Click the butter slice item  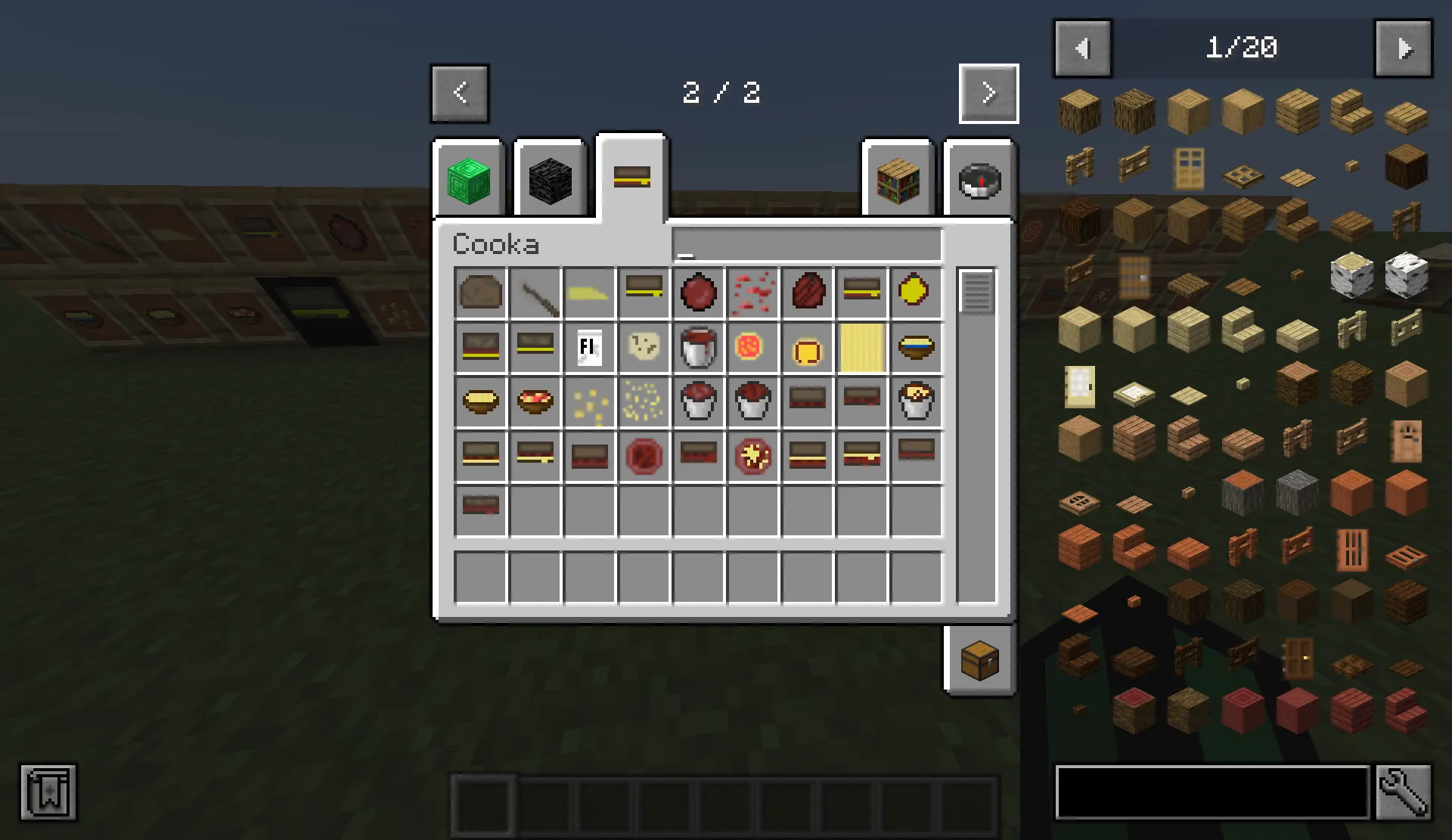[x=589, y=293]
